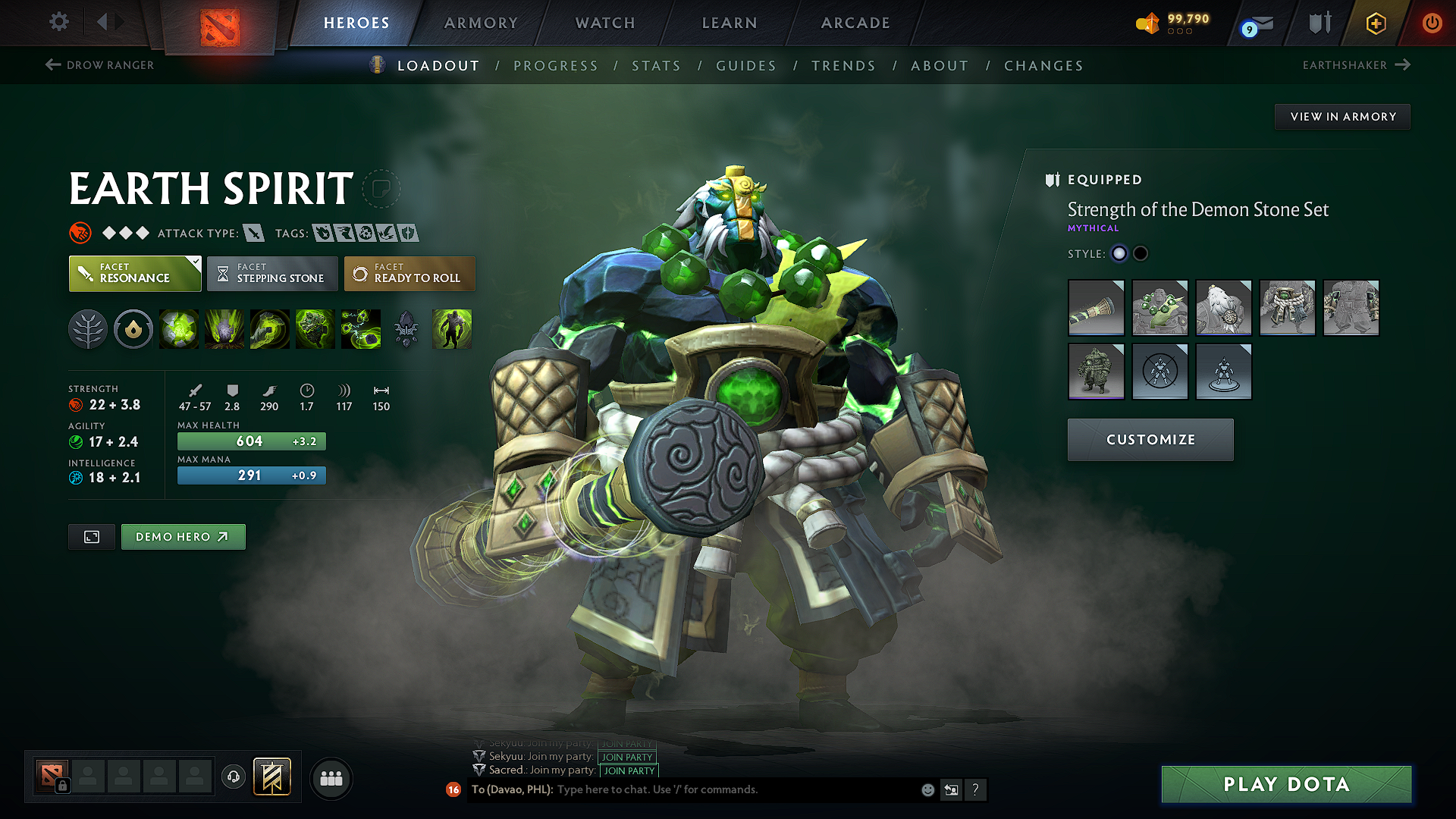The width and height of the screenshot is (1456, 819).
Task: Click the chat input field
Action: point(720,789)
